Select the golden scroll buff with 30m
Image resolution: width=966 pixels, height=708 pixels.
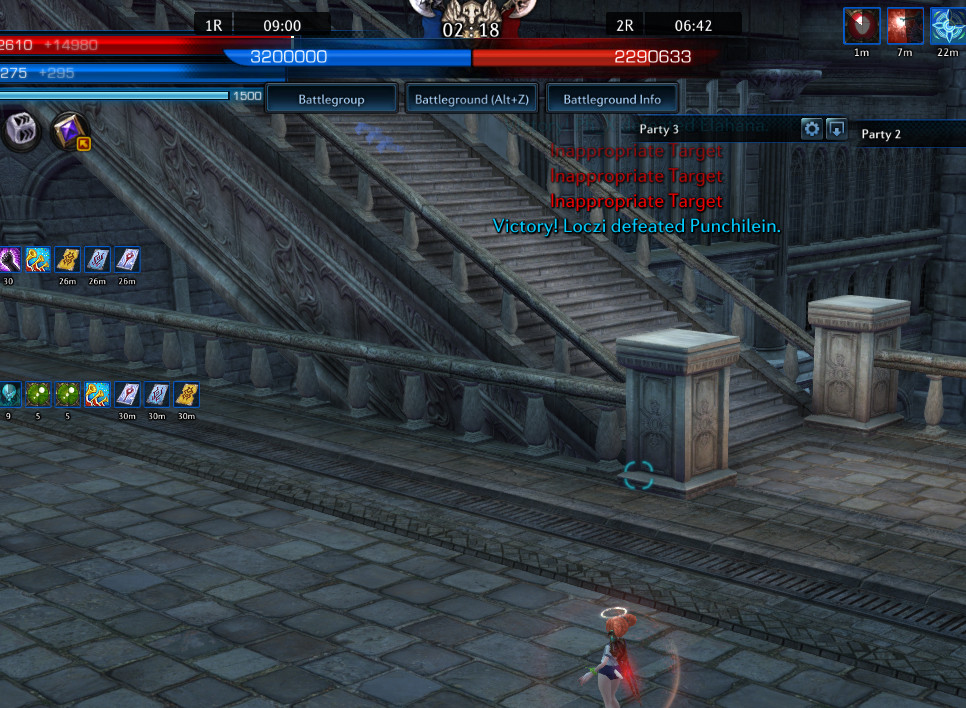pos(186,394)
